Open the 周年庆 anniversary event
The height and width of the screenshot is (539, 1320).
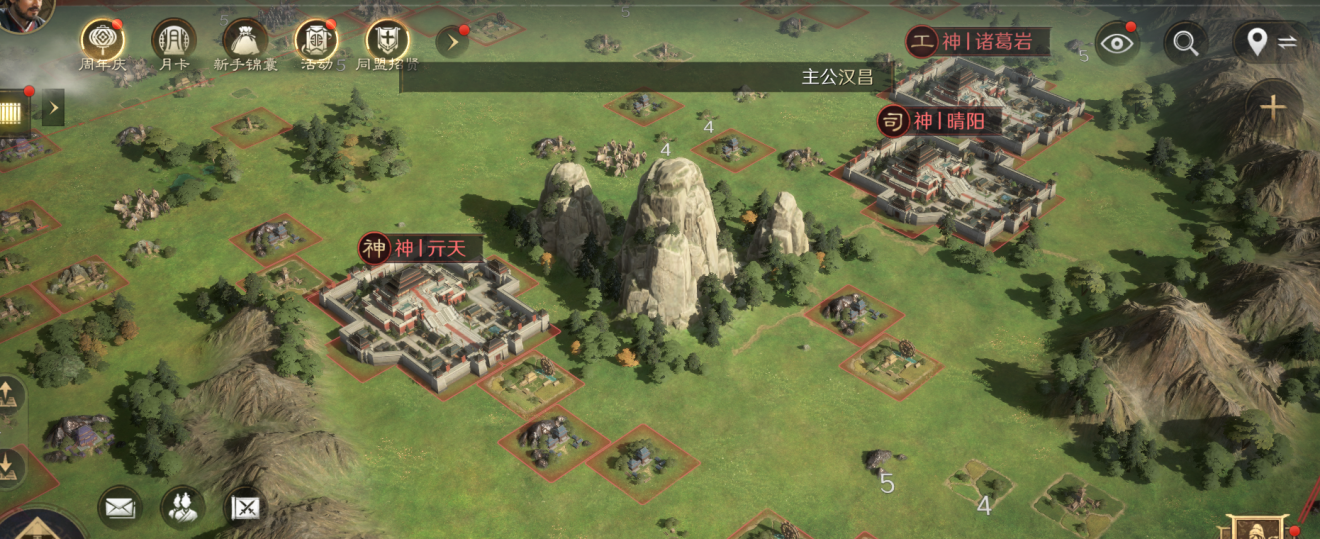point(102,41)
